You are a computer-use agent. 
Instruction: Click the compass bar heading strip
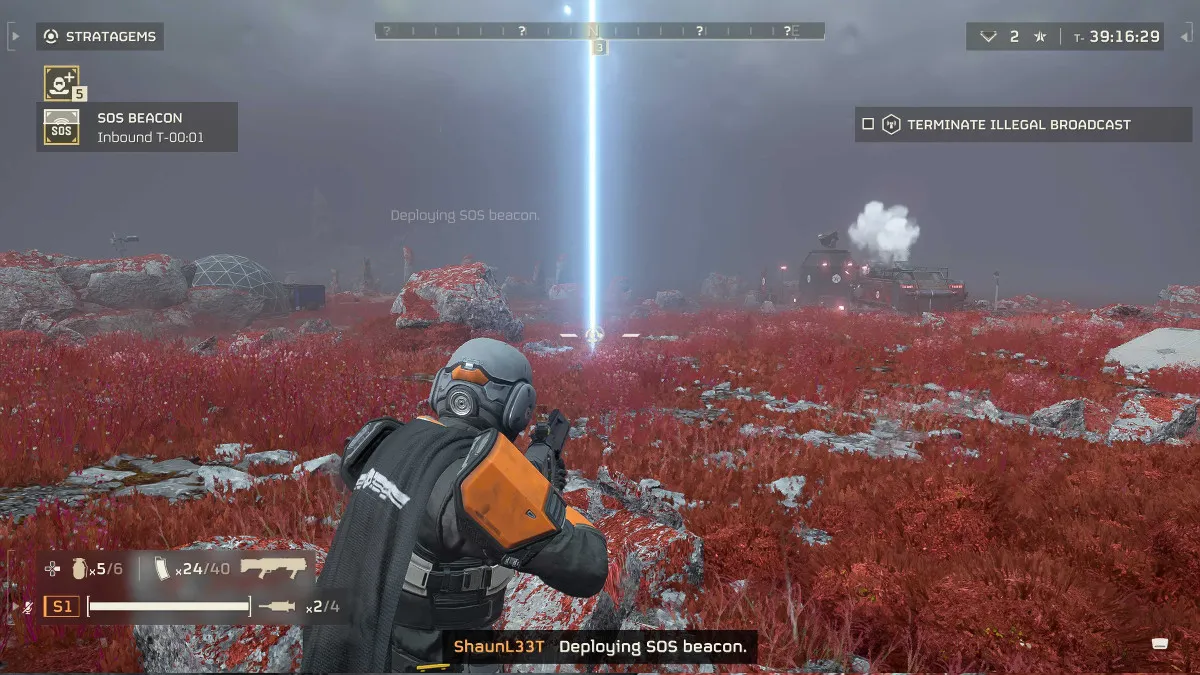(x=599, y=31)
